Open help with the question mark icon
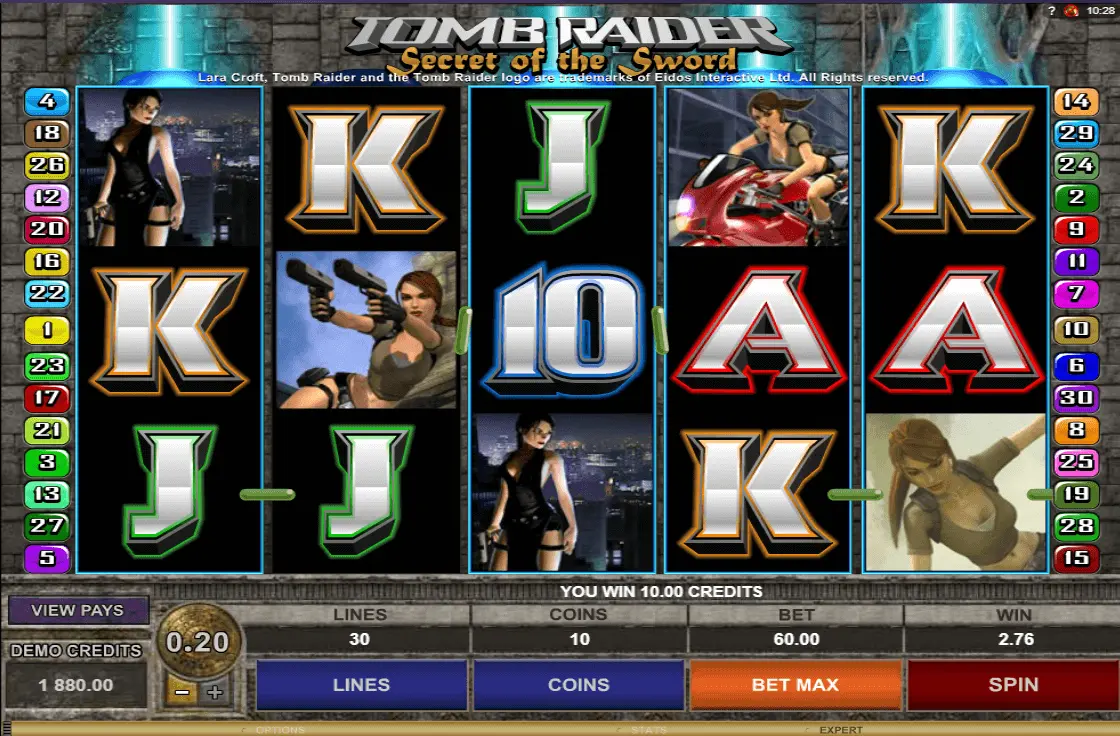 1051,10
